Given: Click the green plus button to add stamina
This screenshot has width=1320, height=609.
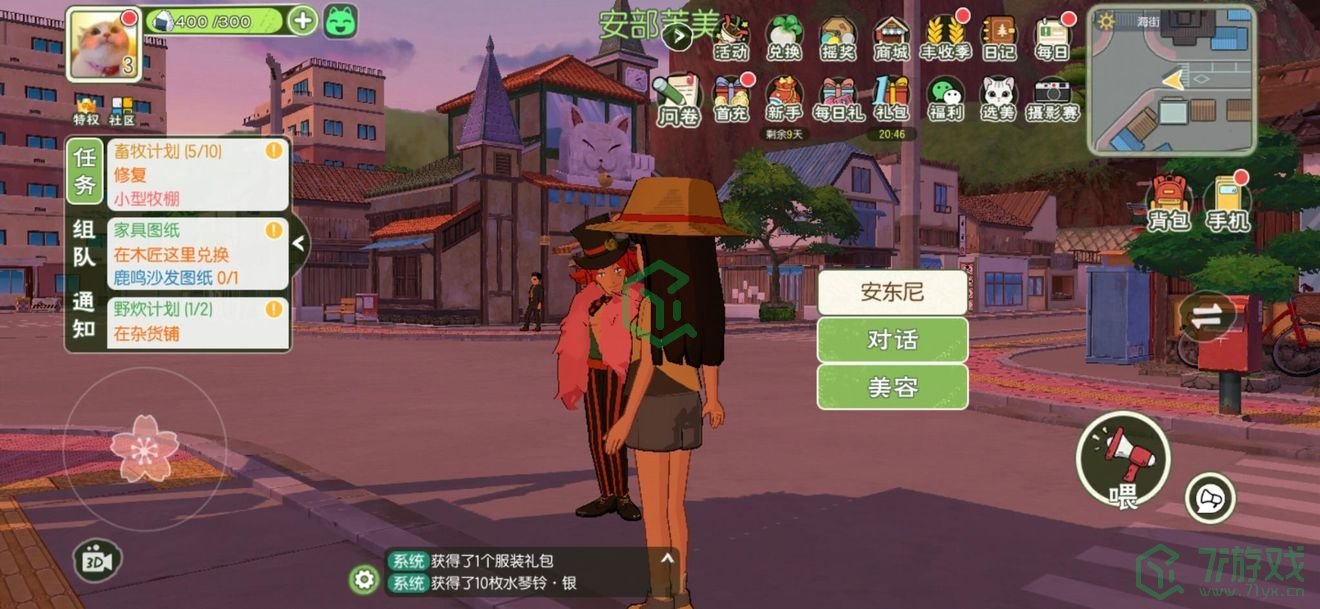Looking at the screenshot, I should [302, 20].
